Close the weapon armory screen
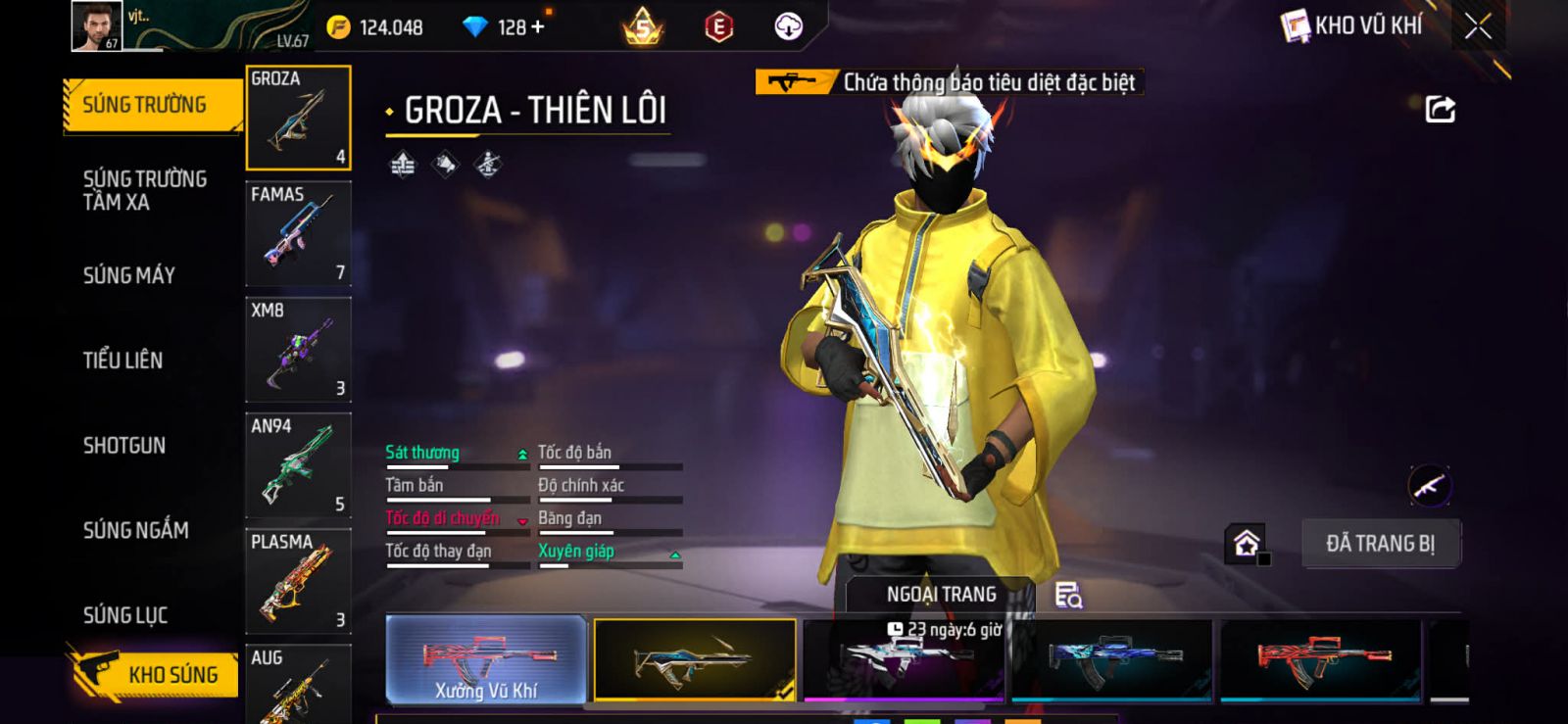This screenshot has width=1568, height=724. pyautogui.click(x=1478, y=26)
